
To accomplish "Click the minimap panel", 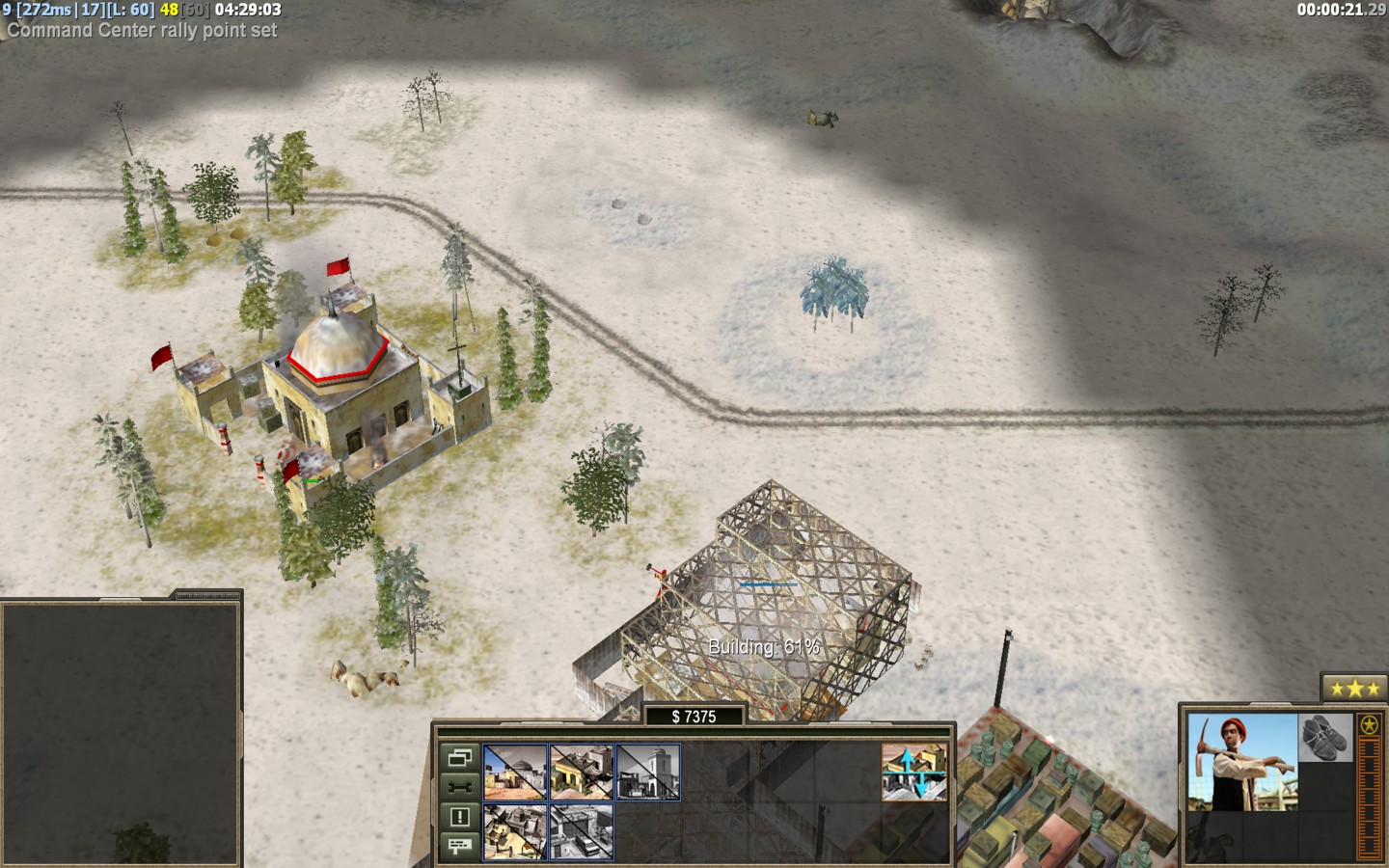I will point(121,733).
